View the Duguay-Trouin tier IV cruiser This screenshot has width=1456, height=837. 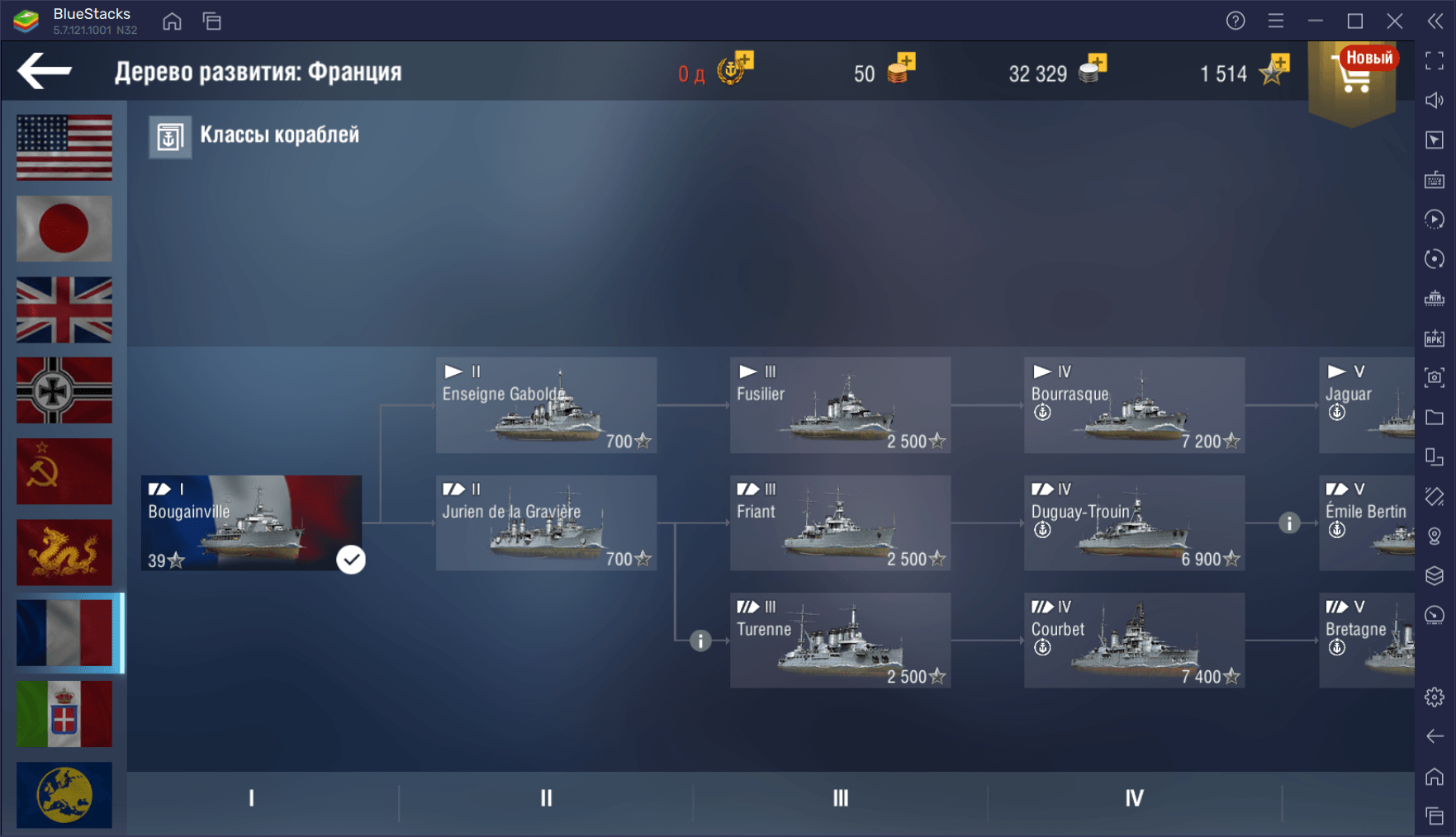(x=1134, y=523)
